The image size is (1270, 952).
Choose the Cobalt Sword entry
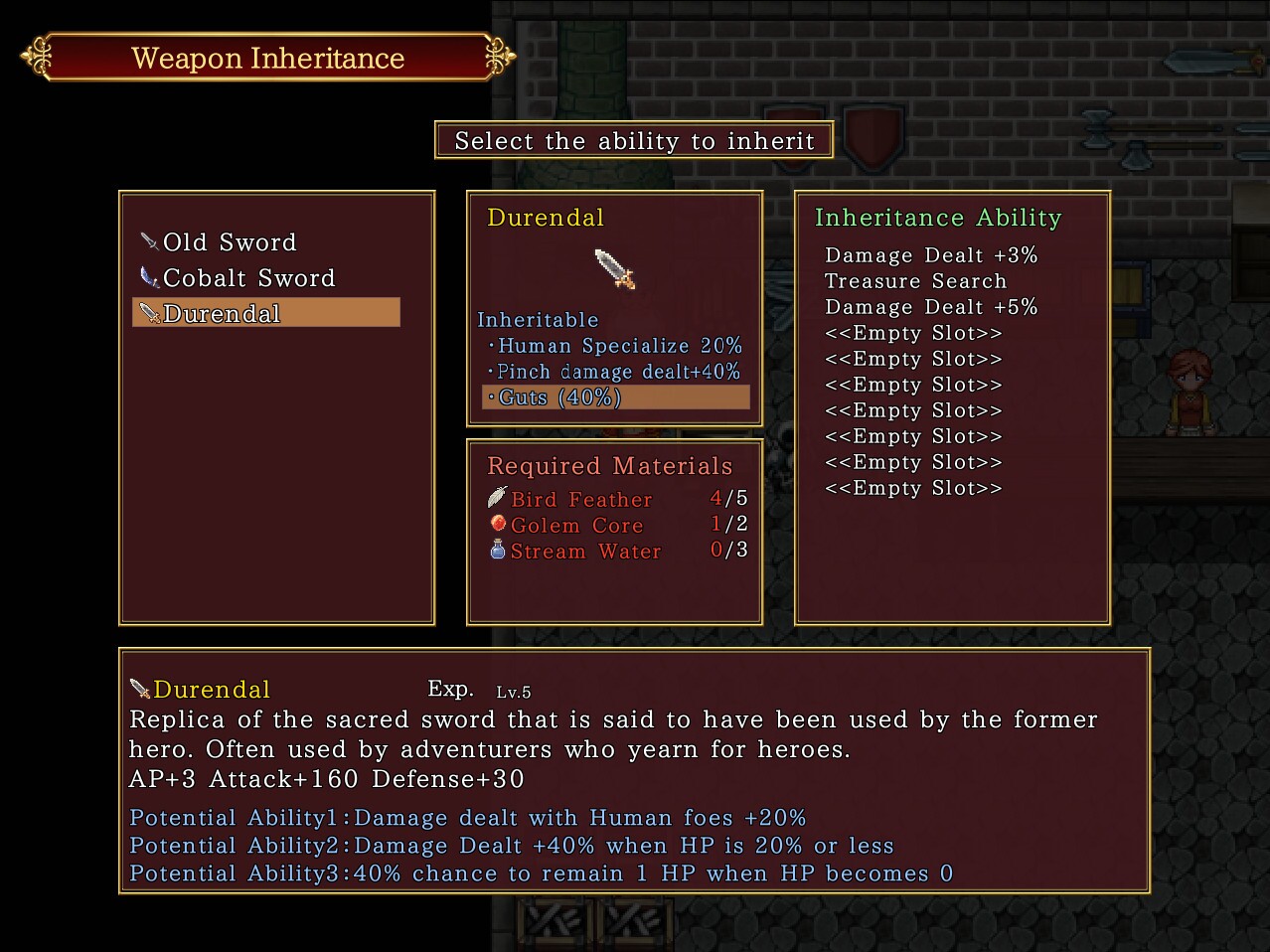coord(248,278)
